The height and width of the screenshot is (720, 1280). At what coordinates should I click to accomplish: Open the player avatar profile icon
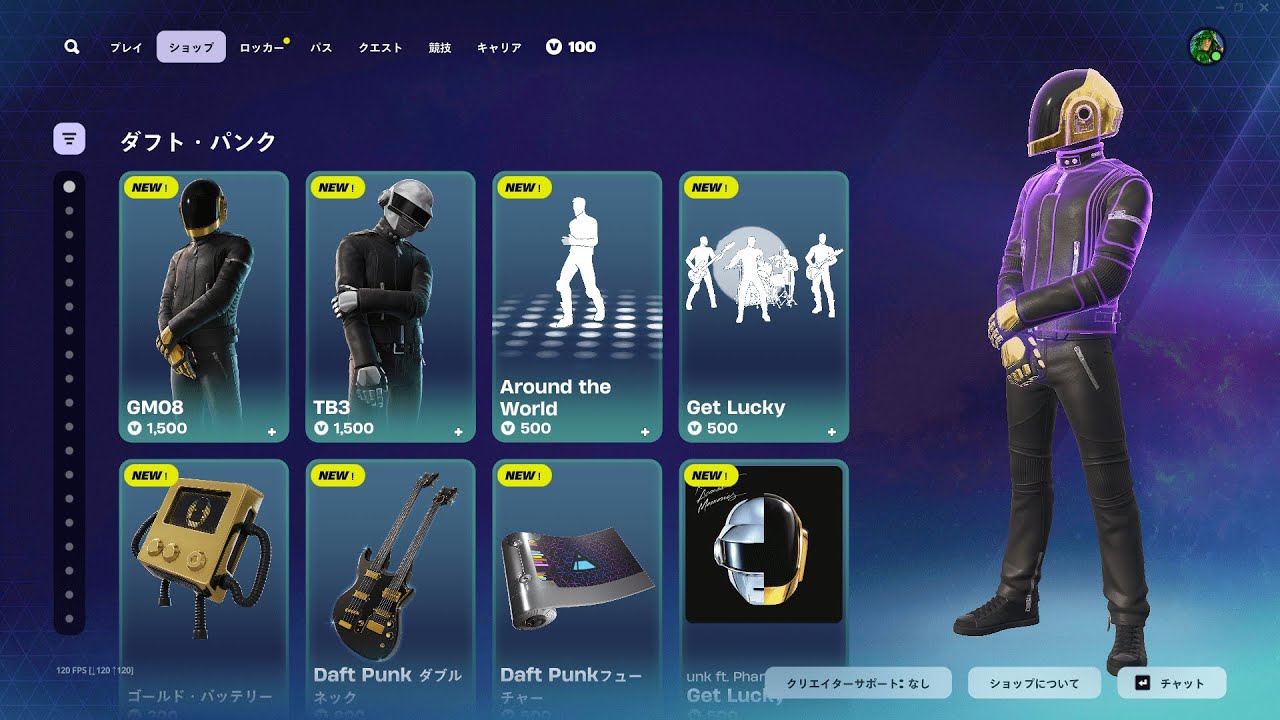coord(1206,47)
